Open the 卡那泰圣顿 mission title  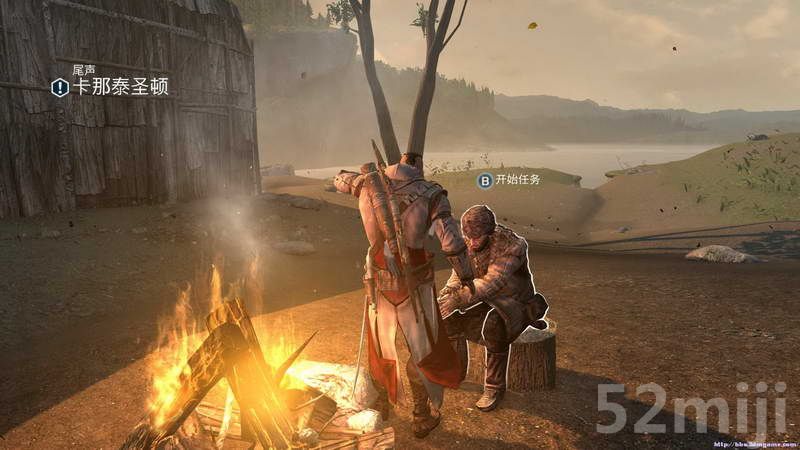coord(120,87)
